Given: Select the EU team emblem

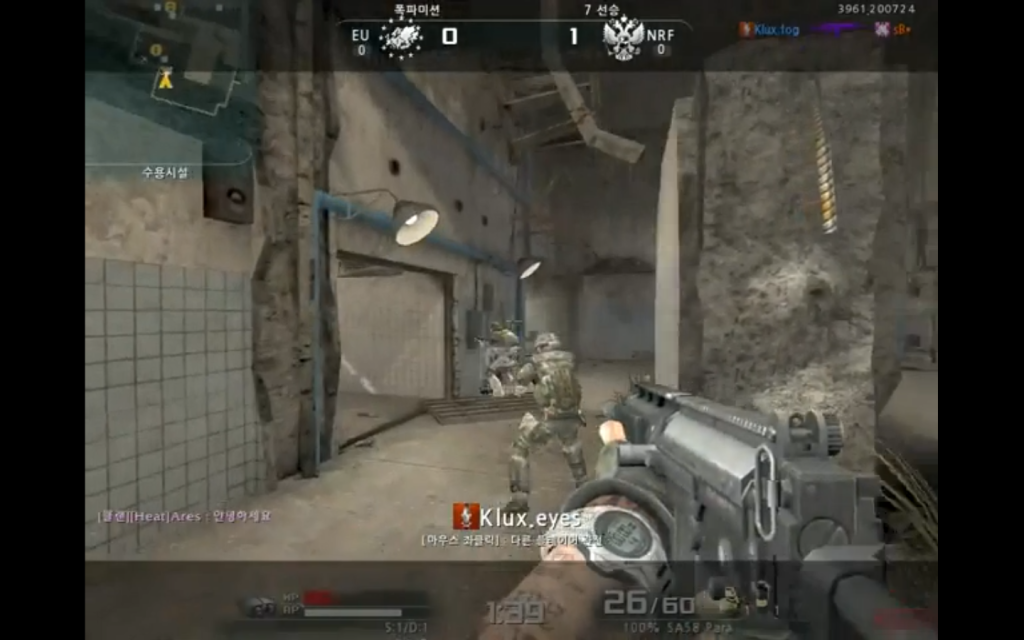Looking at the screenshot, I should [x=400, y=38].
